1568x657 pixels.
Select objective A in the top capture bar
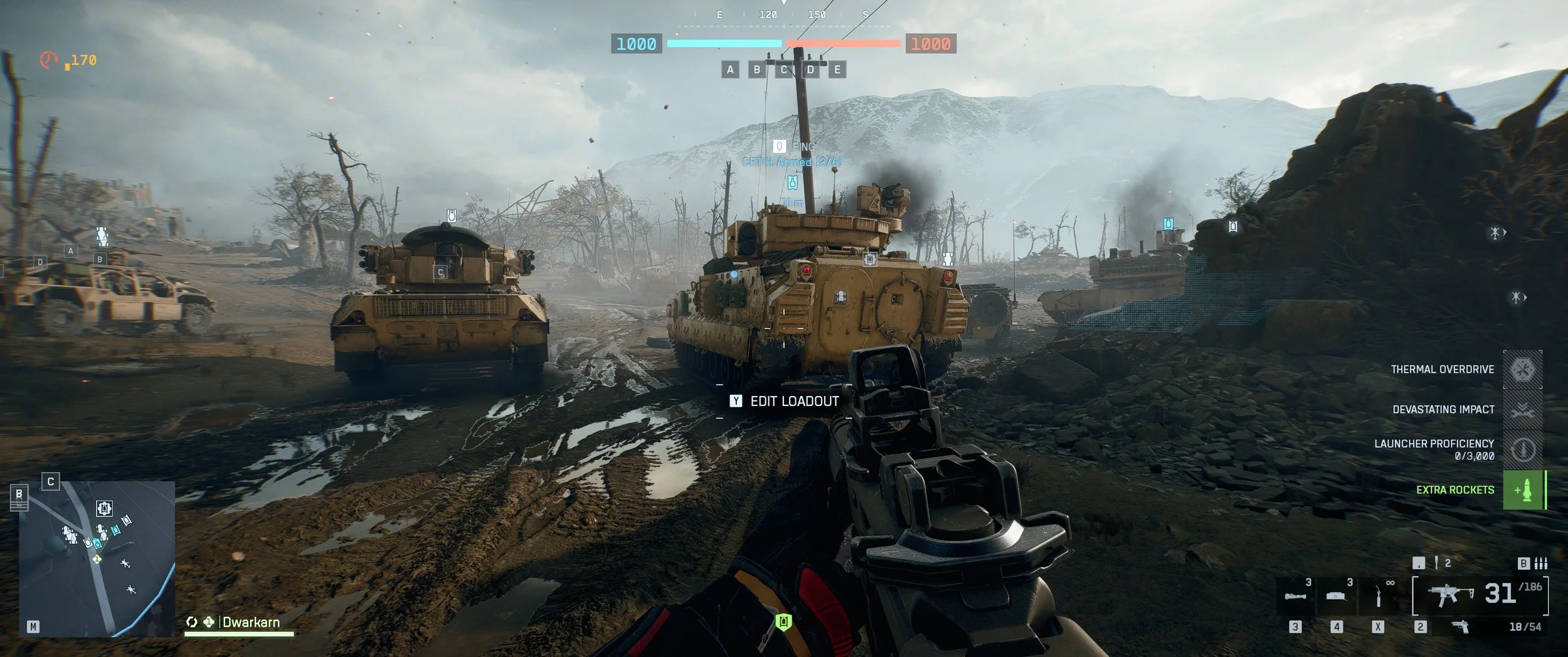coord(730,70)
